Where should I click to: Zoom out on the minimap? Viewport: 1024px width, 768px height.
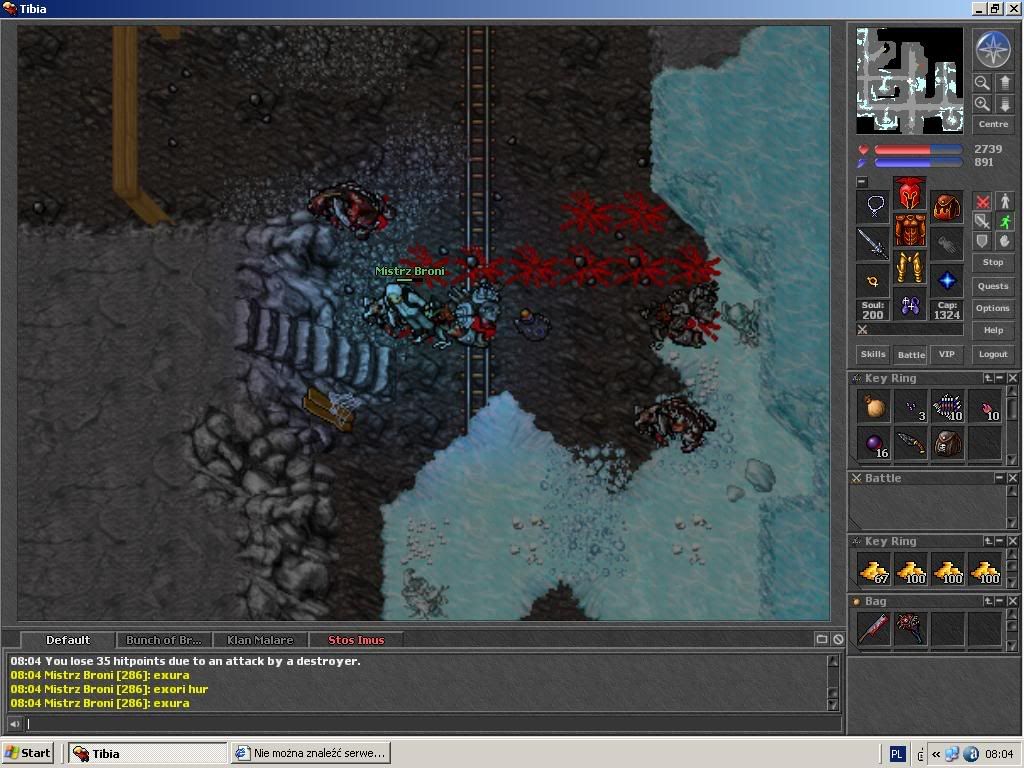(x=982, y=83)
